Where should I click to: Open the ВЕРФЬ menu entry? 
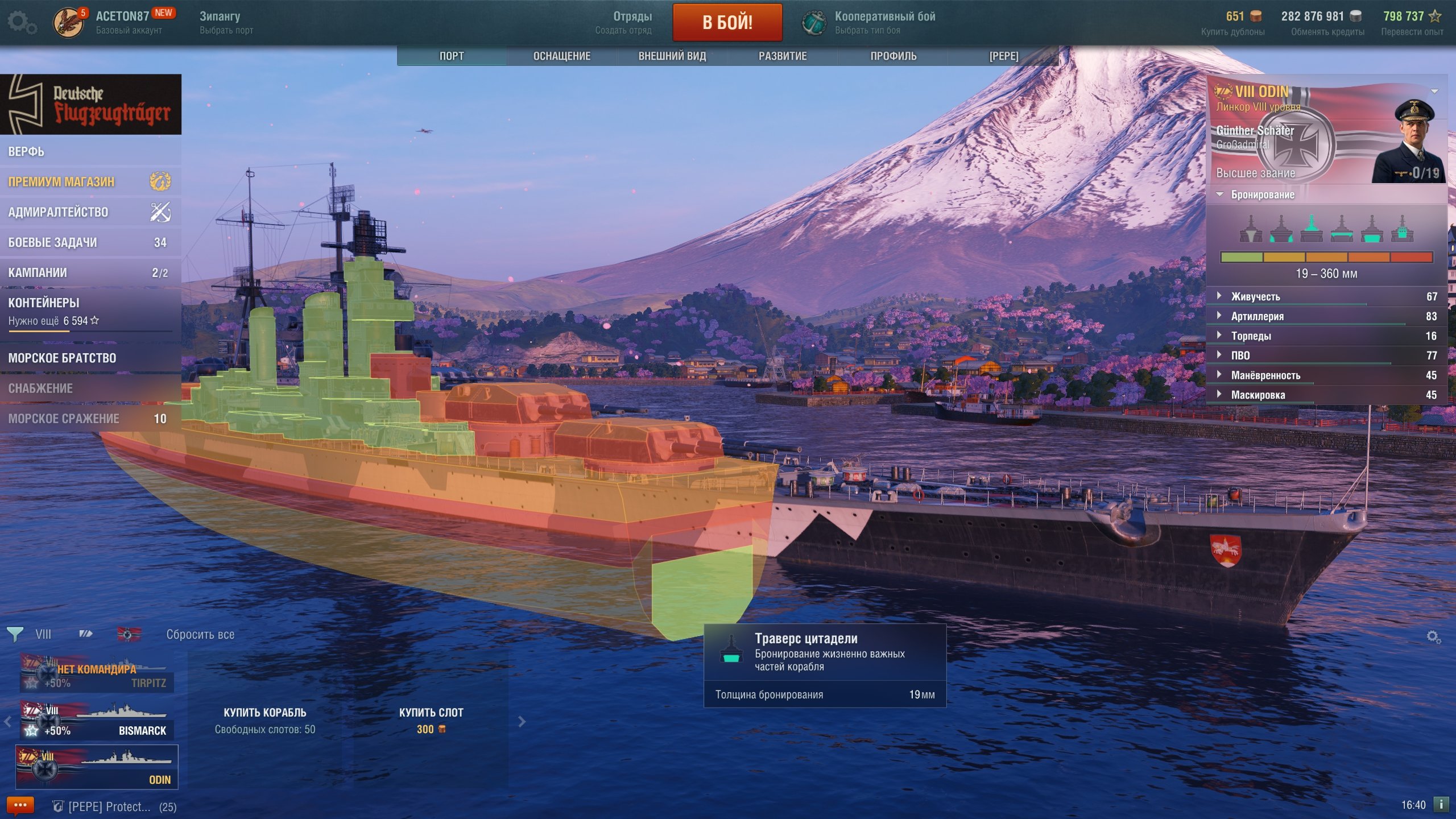coord(26,151)
